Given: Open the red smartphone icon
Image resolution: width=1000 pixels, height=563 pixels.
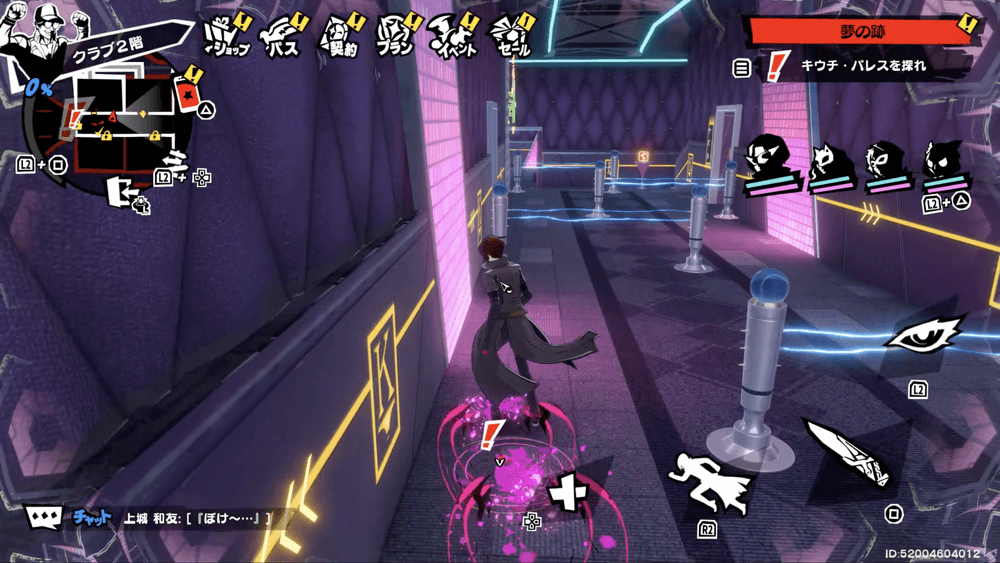Looking at the screenshot, I should [x=186, y=94].
